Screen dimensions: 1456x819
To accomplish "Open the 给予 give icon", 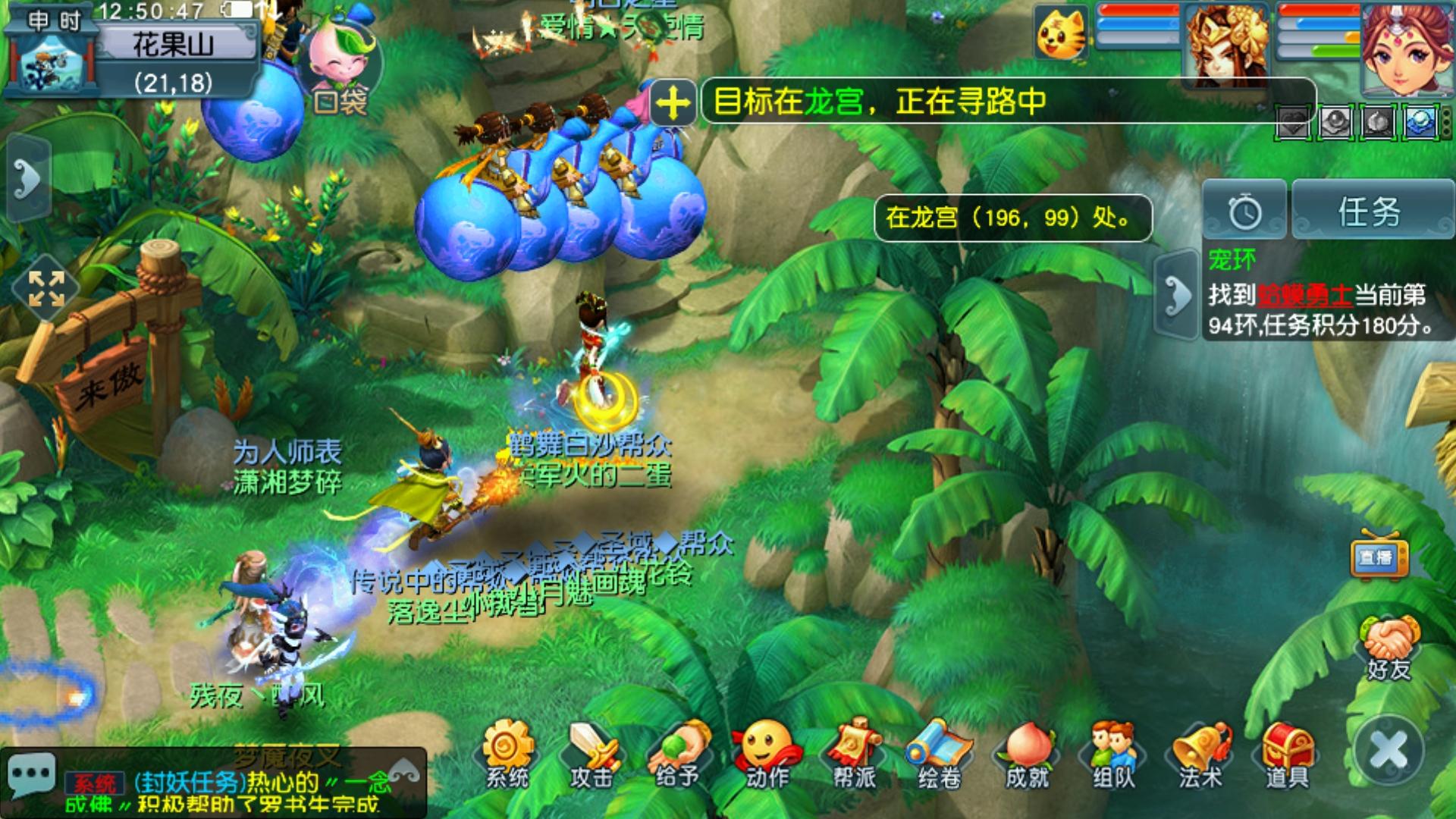I will pyautogui.click(x=678, y=754).
